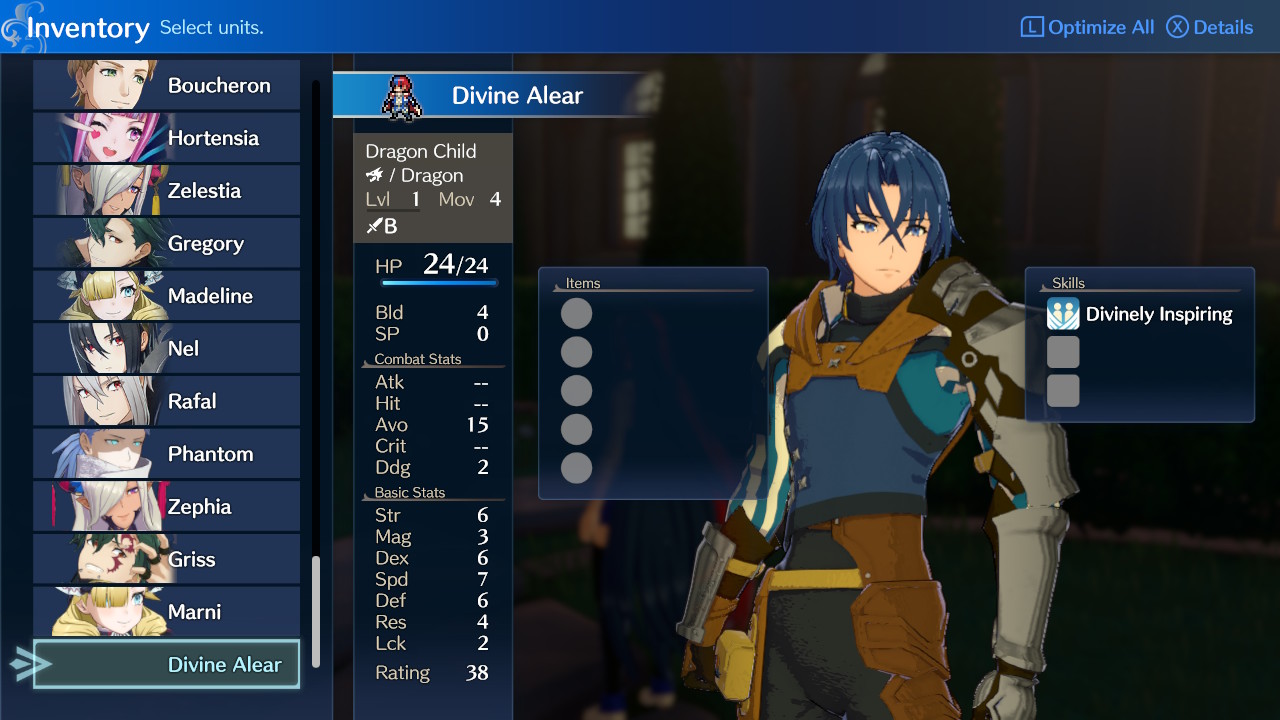This screenshot has width=1280, height=720.
Task: Pick Gregory from the unit list
Action: point(166,243)
